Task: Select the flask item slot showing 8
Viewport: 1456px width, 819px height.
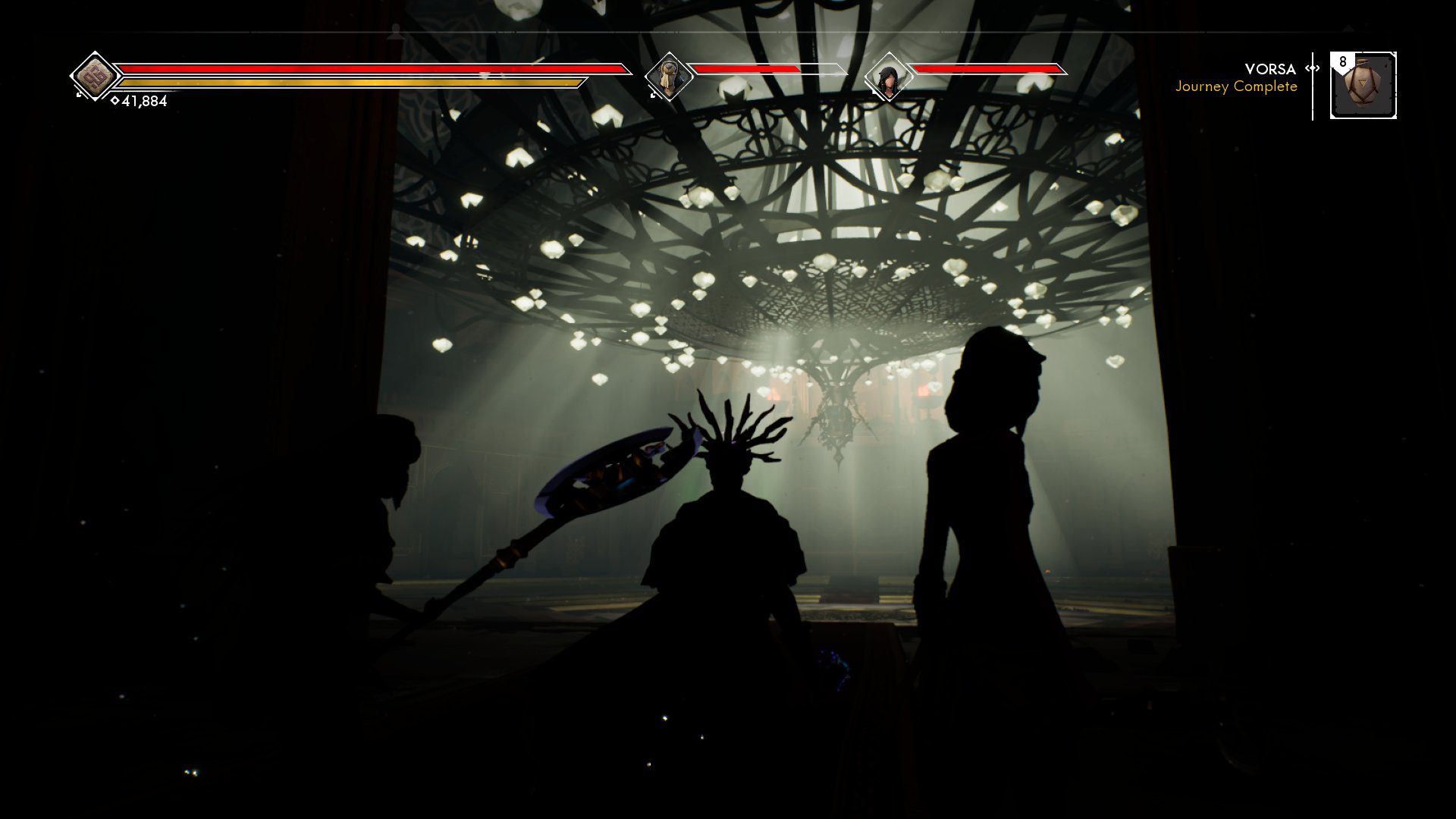Action: tap(1363, 86)
